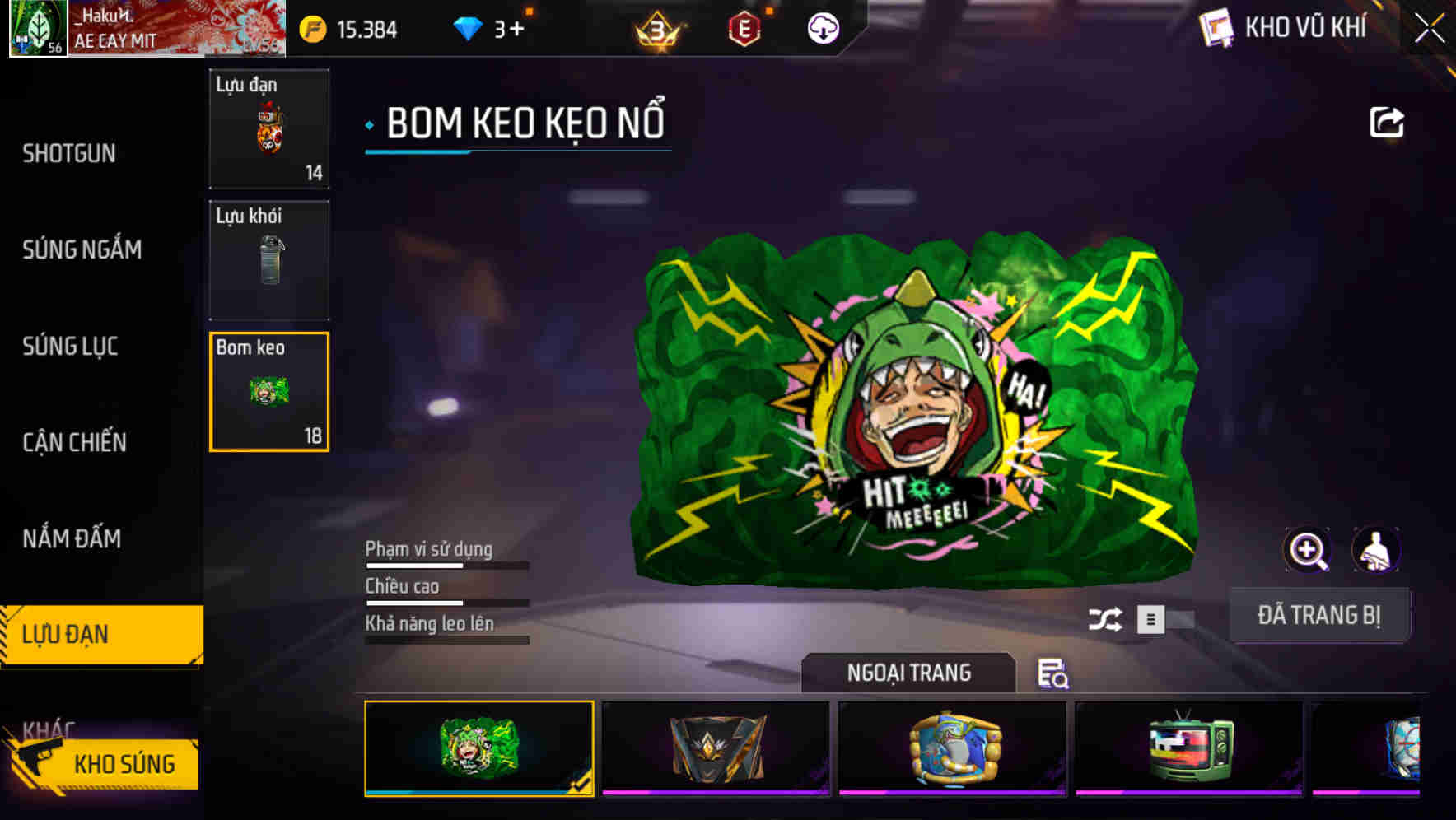Open the SHOTGUN category

click(69, 153)
